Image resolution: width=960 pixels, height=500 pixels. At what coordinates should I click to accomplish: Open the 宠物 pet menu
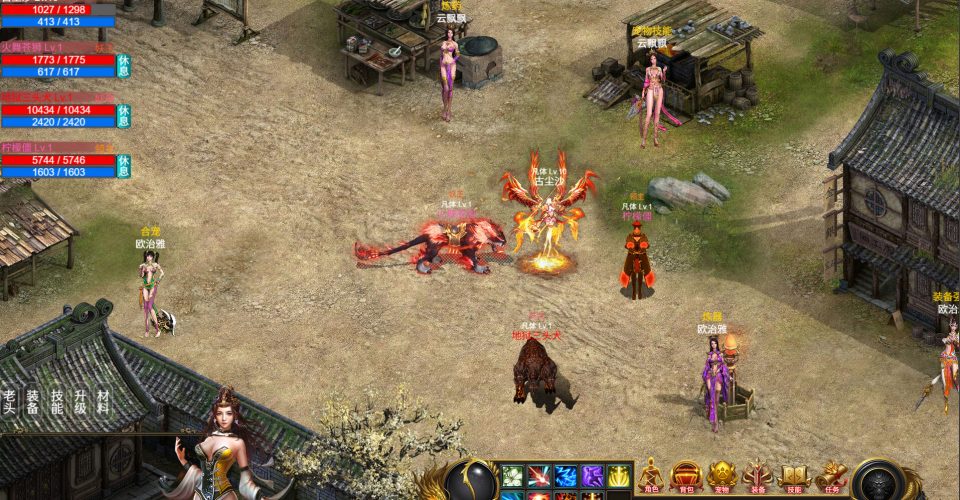[722, 478]
